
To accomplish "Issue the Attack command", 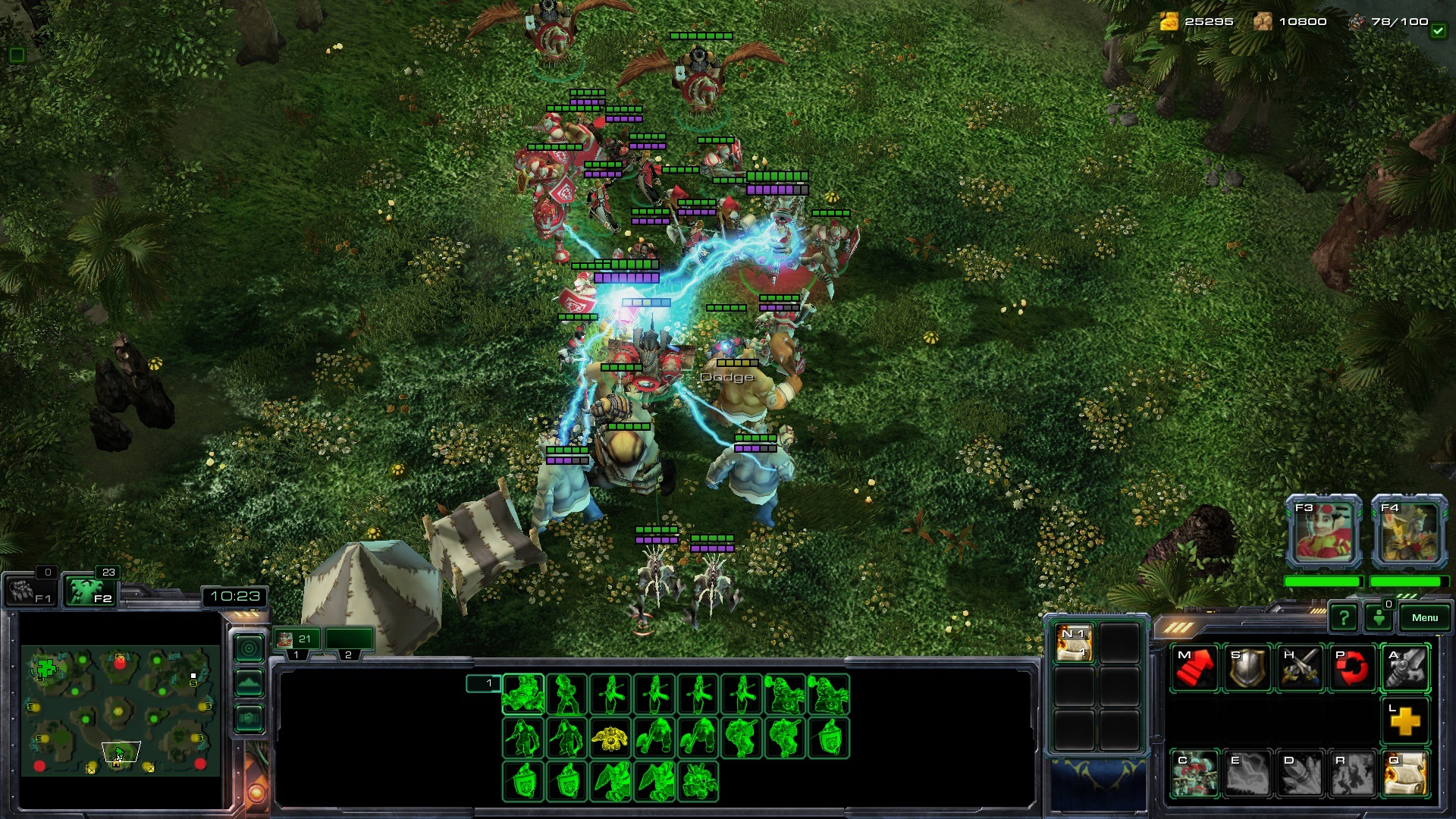I will point(1405,668).
